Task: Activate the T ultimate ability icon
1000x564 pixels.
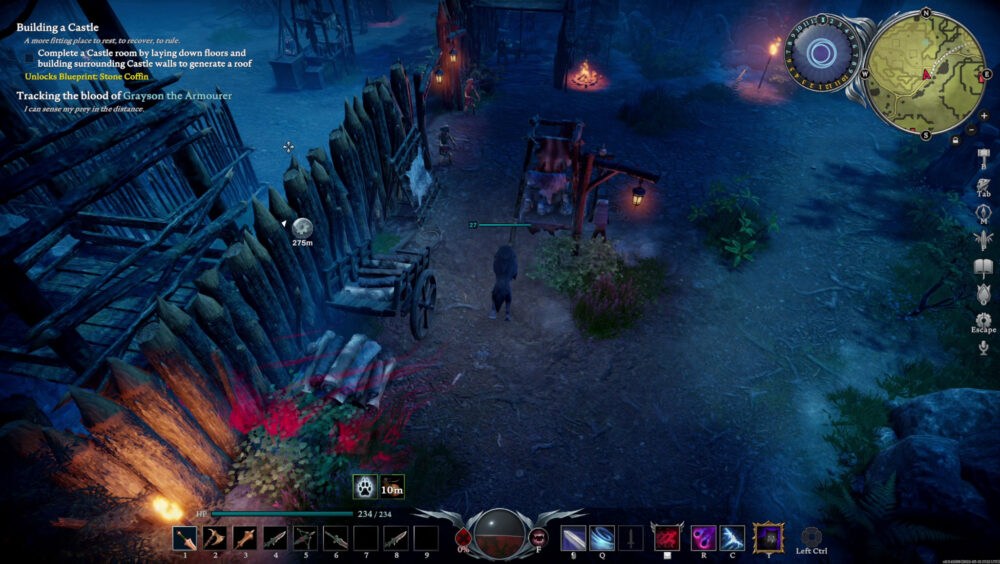Action: point(768,538)
